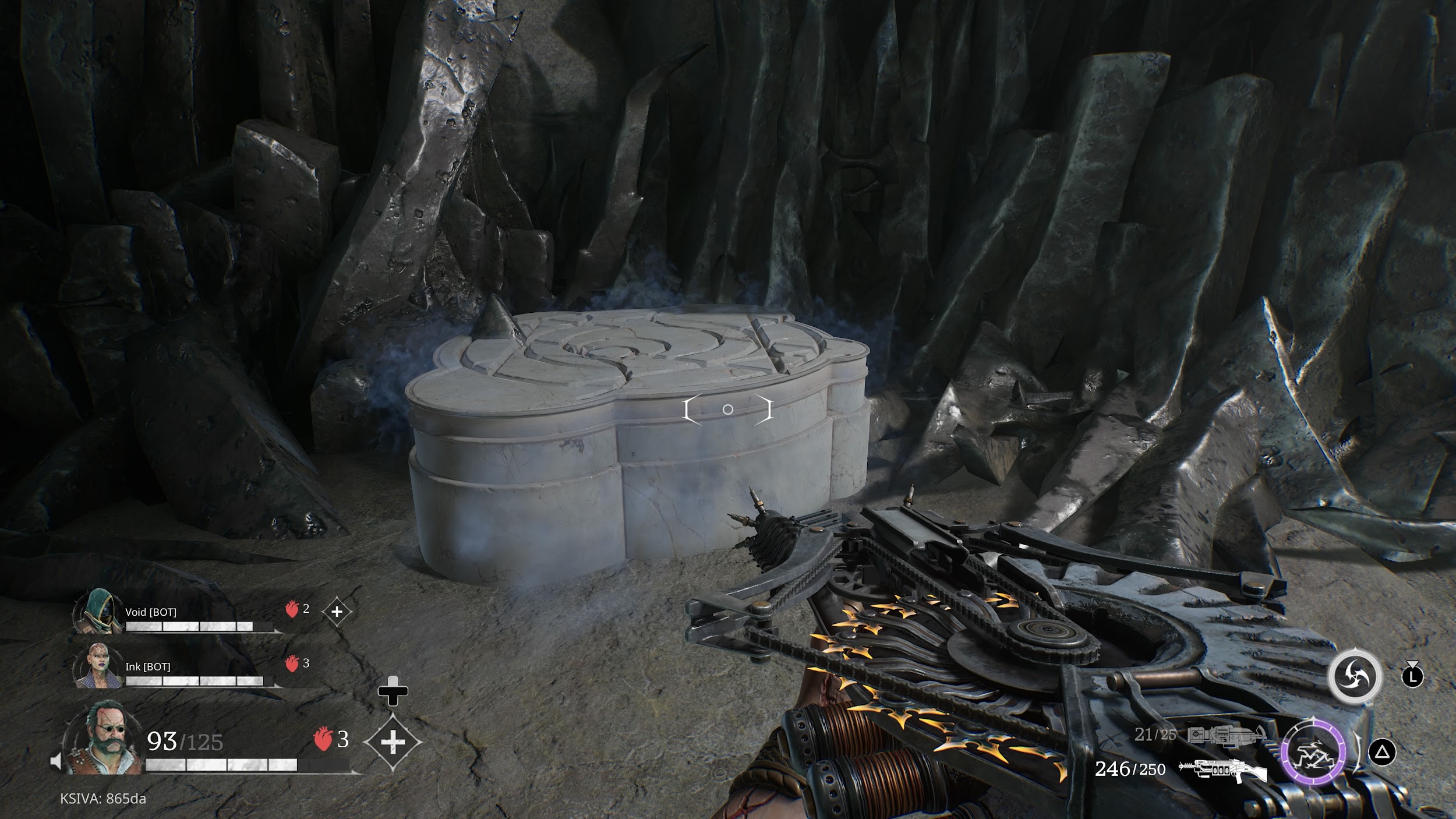Use your own large healing item diamond
This screenshot has height=819, width=1456.
[393, 742]
